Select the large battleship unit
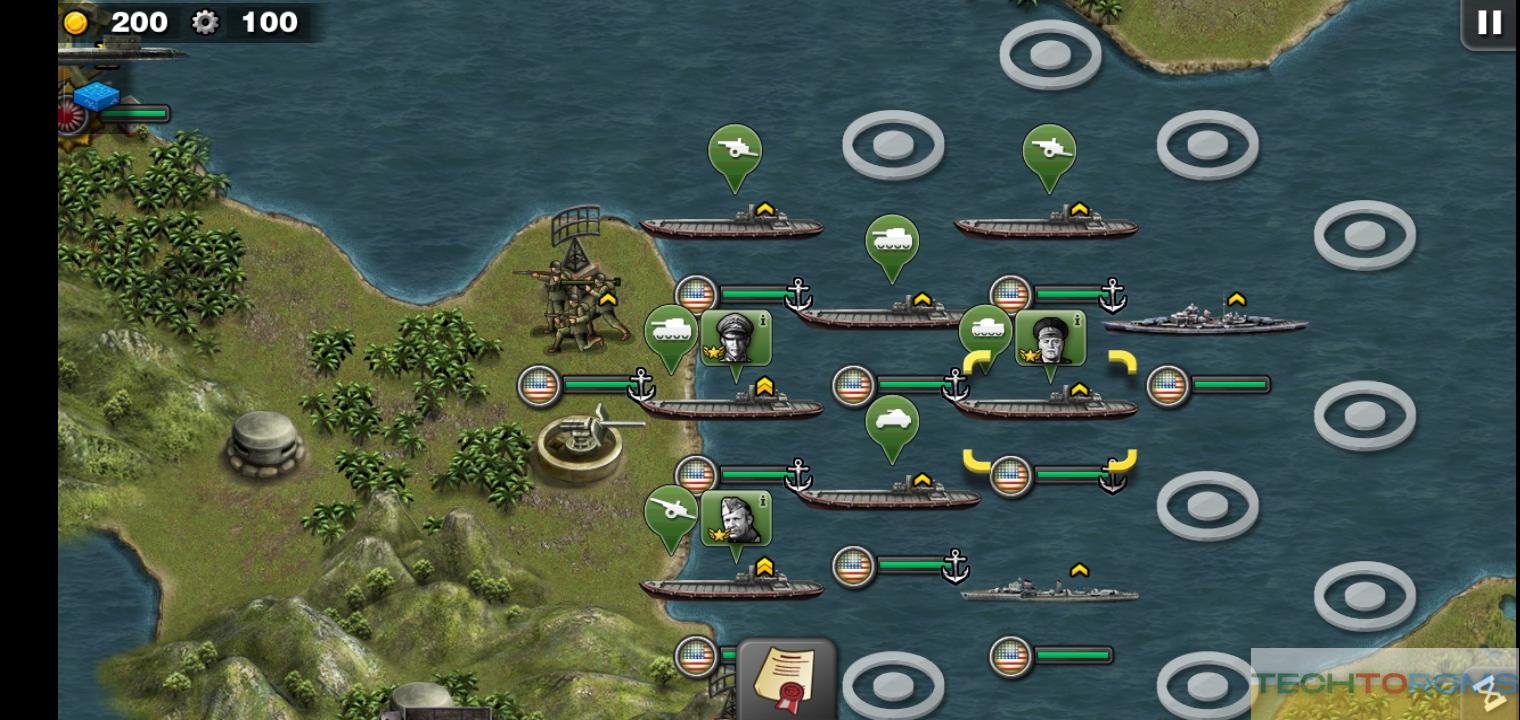The width and height of the screenshot is (1520, 720). tap(1205, 322)
